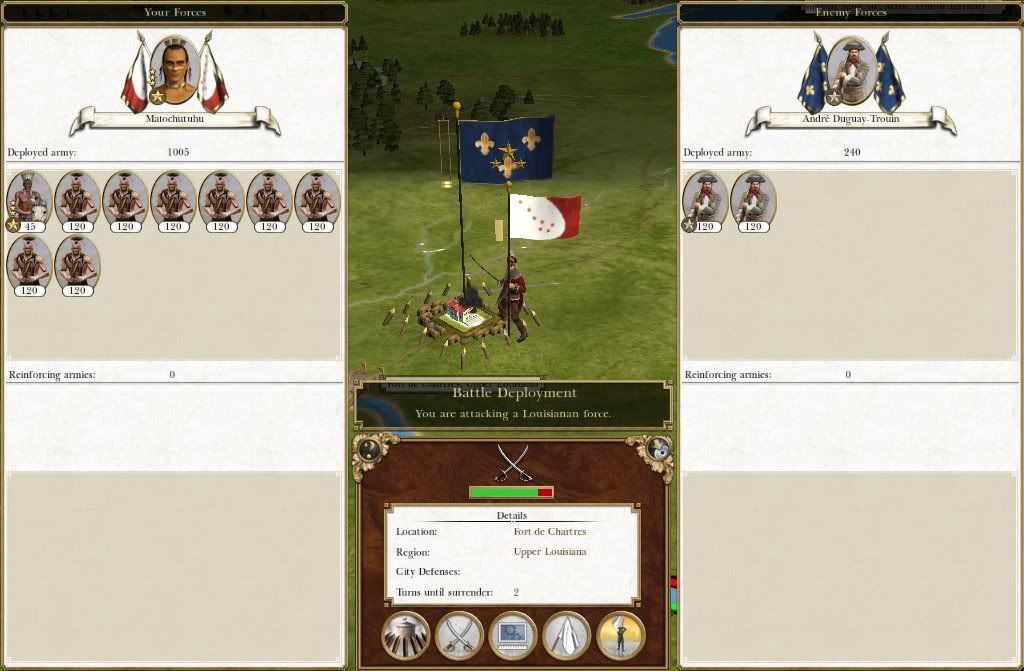Click the soldier with flag button
Image resolution: width=1024 pixels, height=671 pixels.
coord(621,635)
